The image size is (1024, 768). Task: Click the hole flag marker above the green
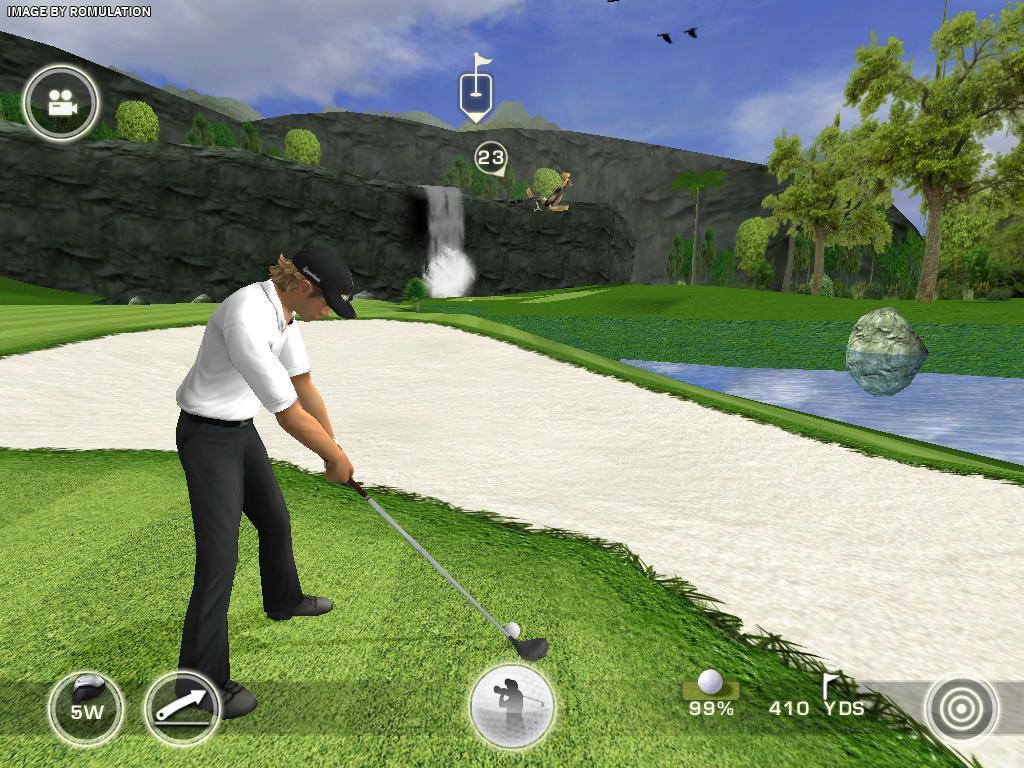click(x=476, y=91)
